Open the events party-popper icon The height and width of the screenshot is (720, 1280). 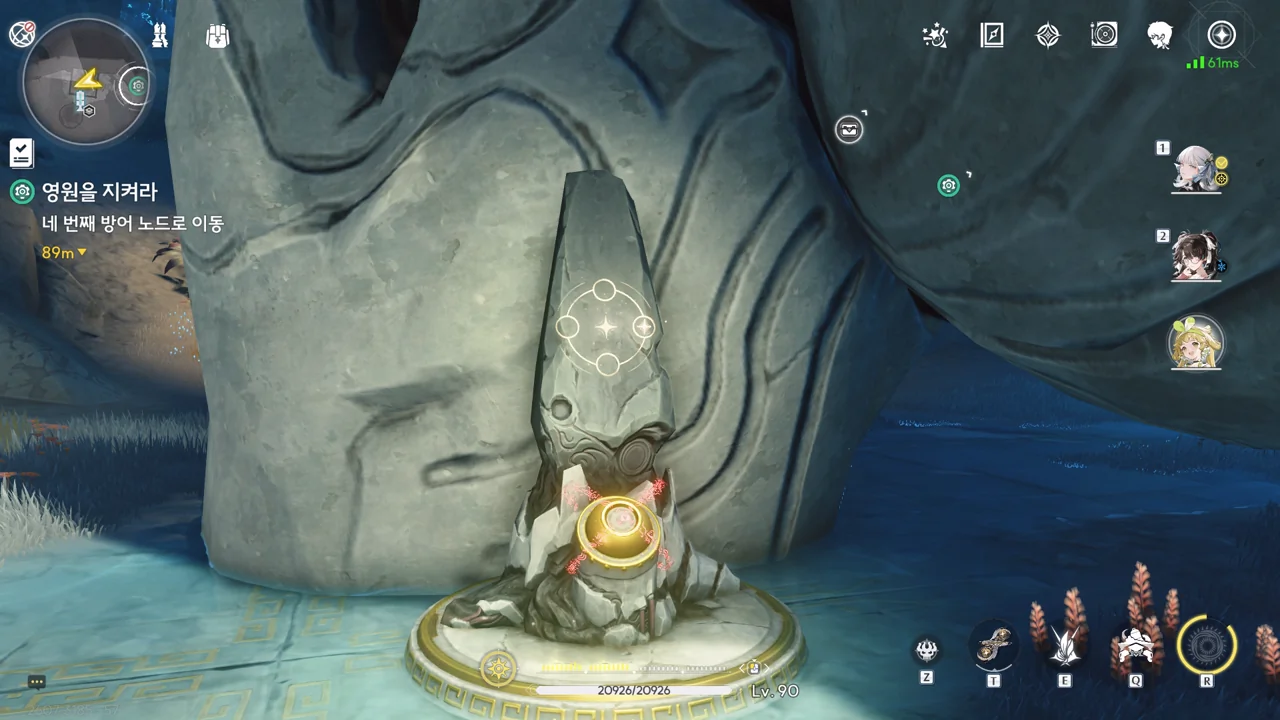[935, 36]
